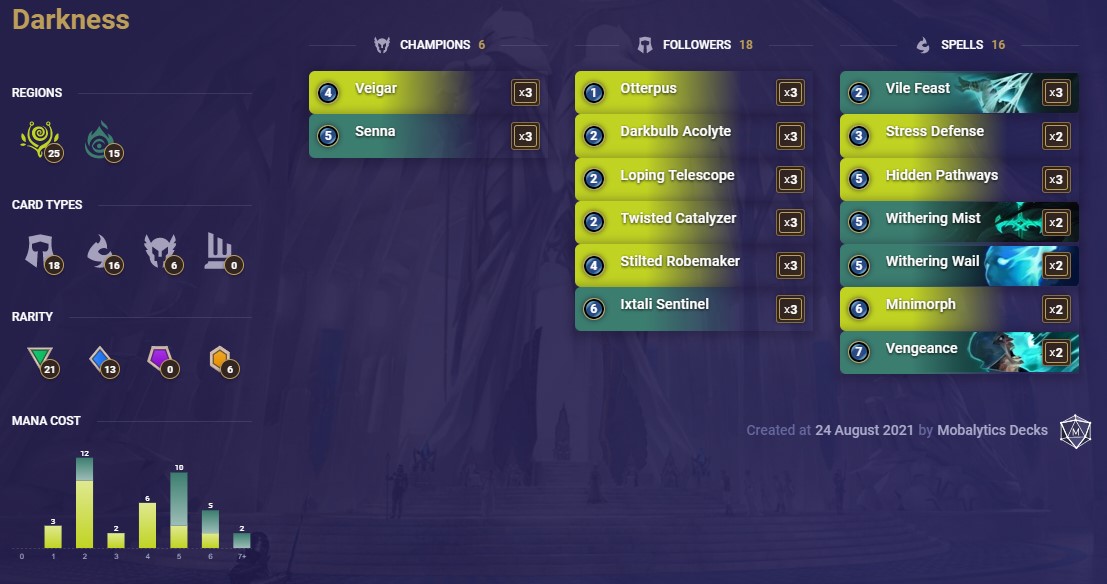Select the champion rarity icon
1107x584 pixels.
221,361
